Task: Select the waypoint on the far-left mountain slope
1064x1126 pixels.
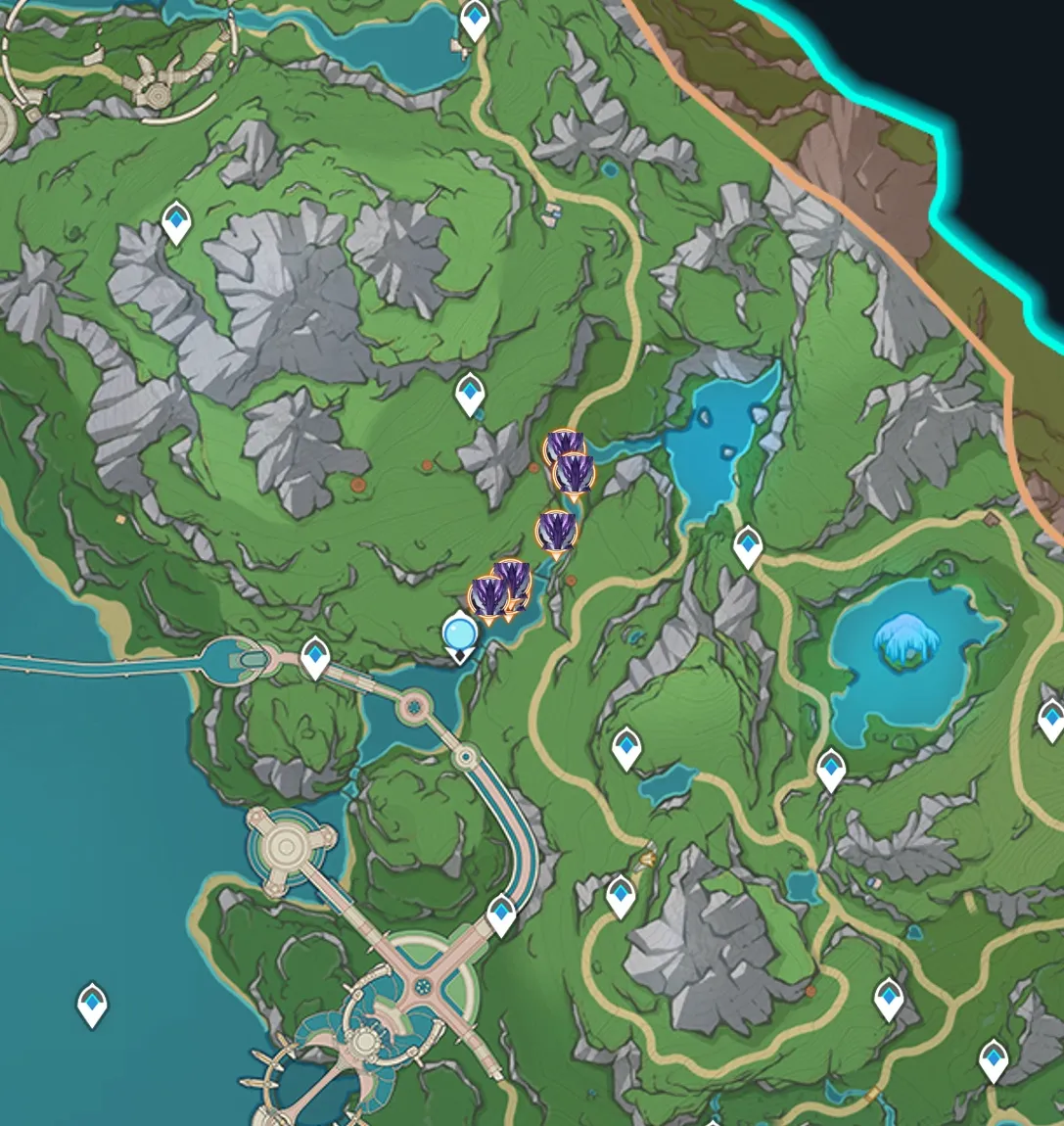Action: point(176,222)
